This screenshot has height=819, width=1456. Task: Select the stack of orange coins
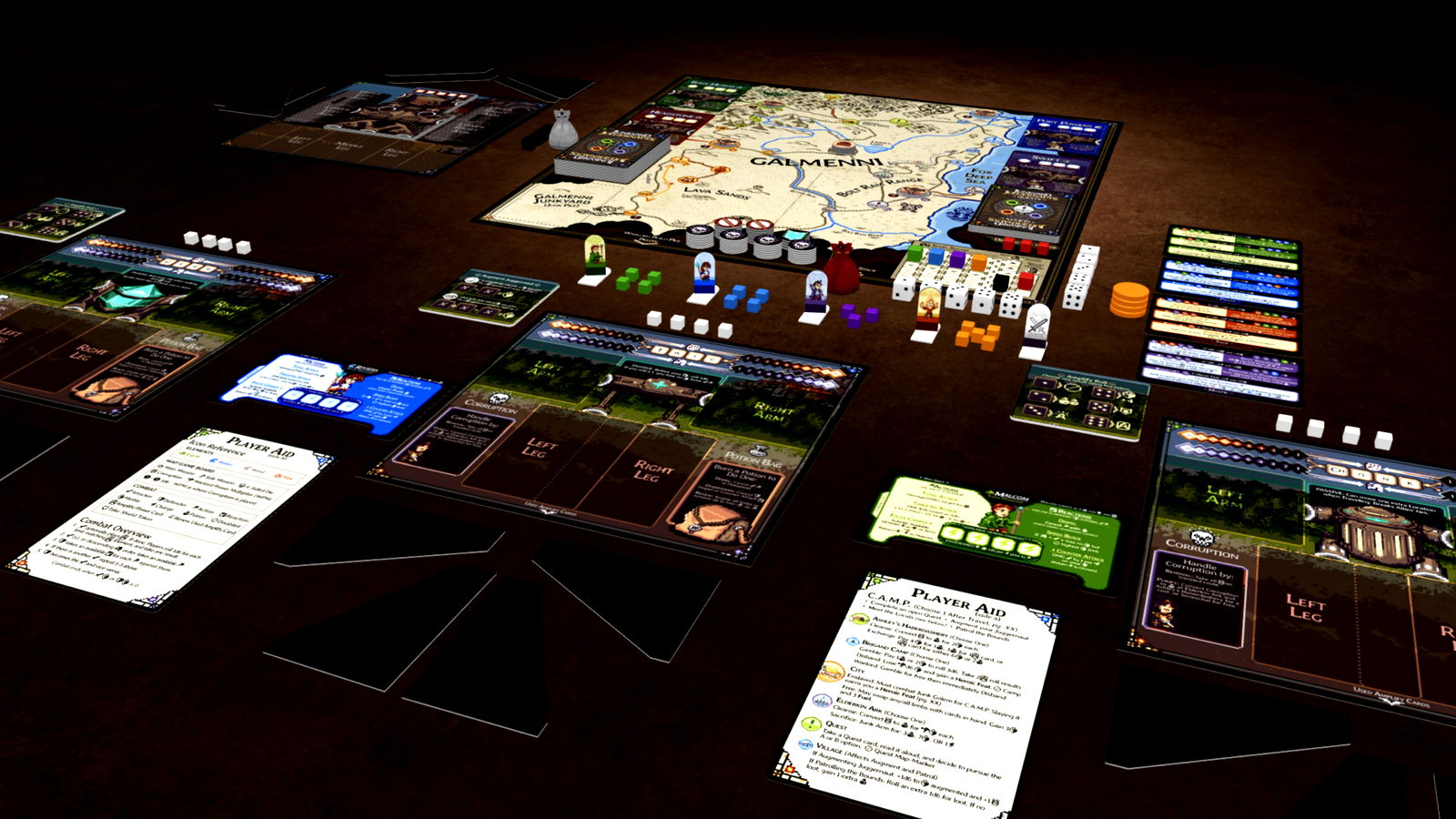point(1129,298)
